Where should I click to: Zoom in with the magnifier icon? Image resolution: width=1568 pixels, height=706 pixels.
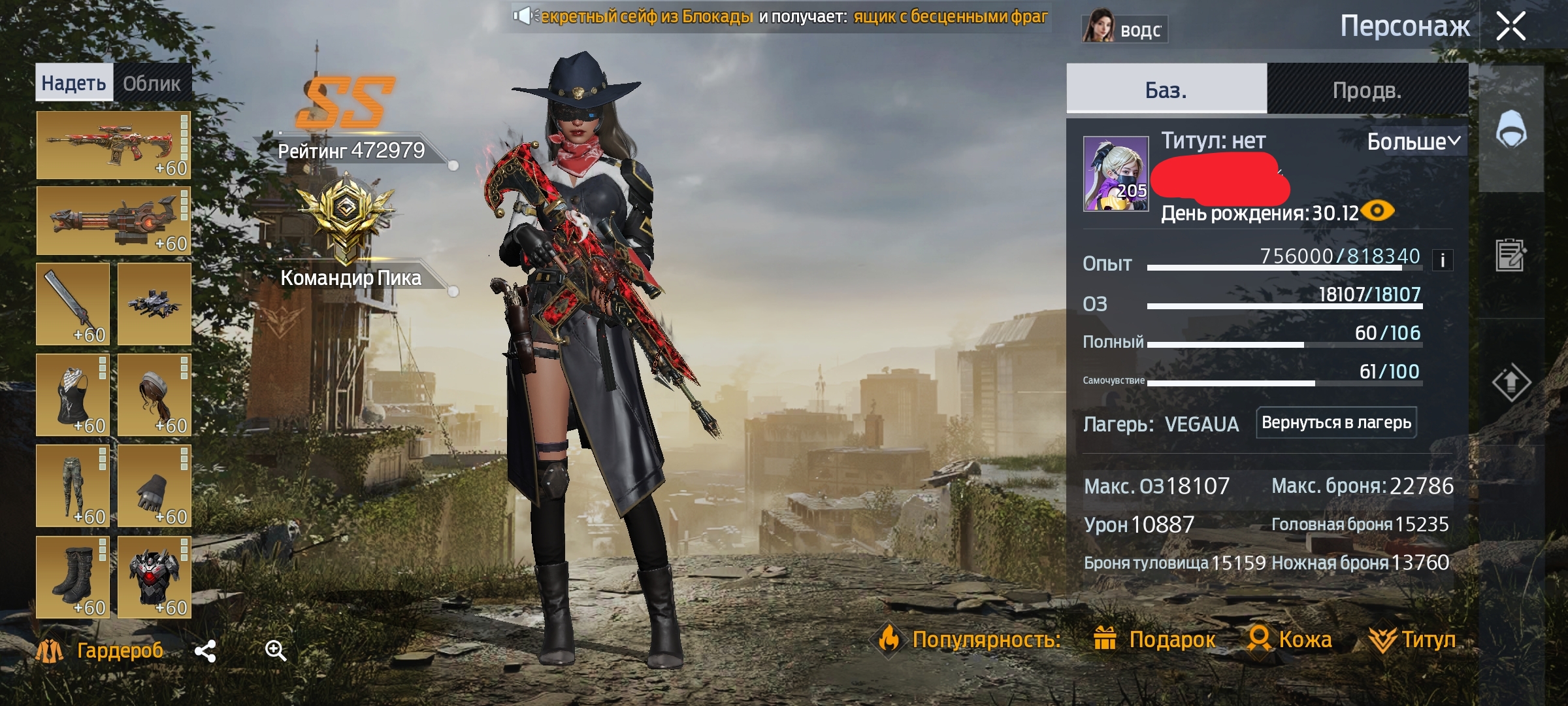pos(275,650)
